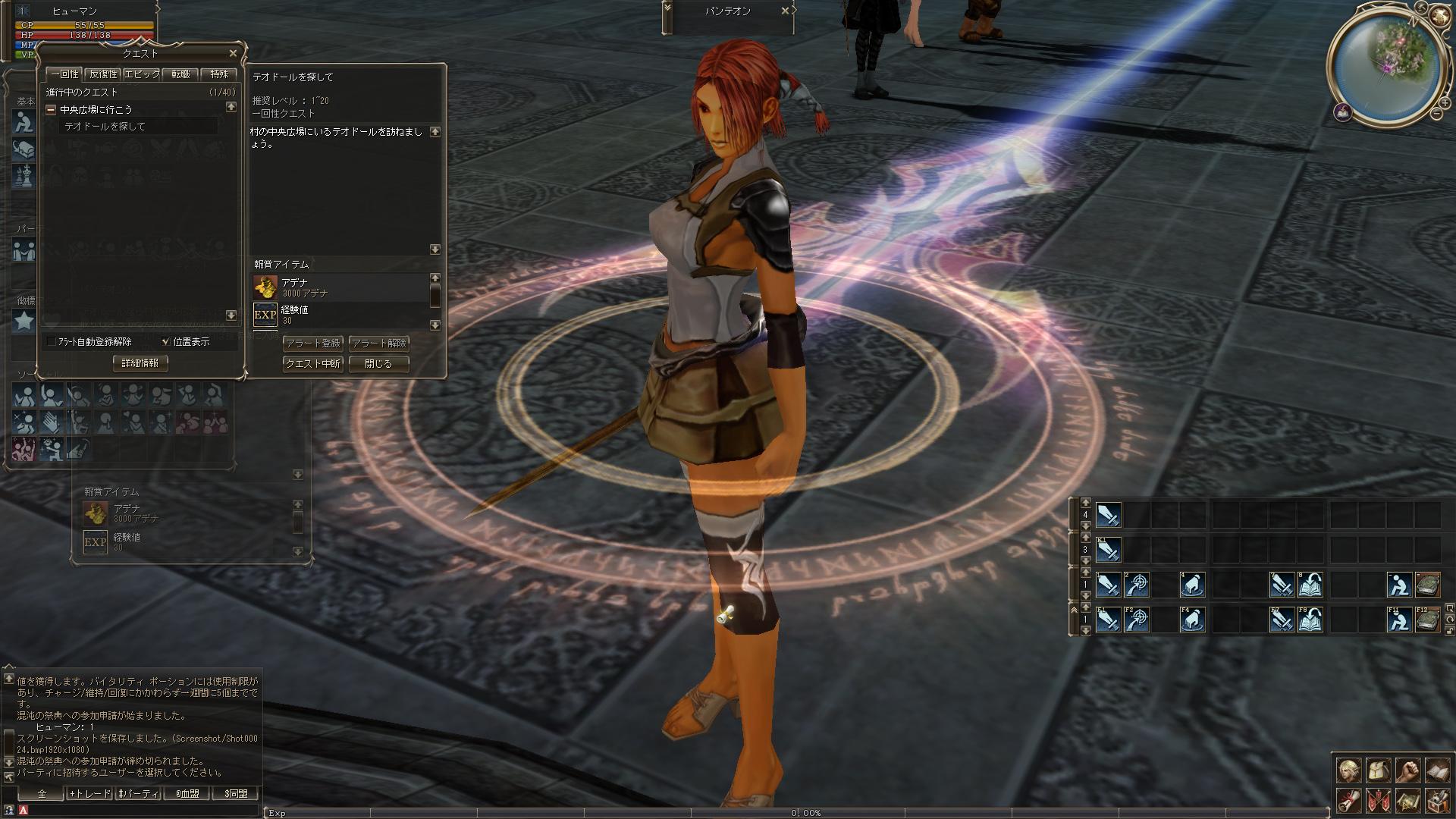Open the inventory bag icon

(1378, 770)
